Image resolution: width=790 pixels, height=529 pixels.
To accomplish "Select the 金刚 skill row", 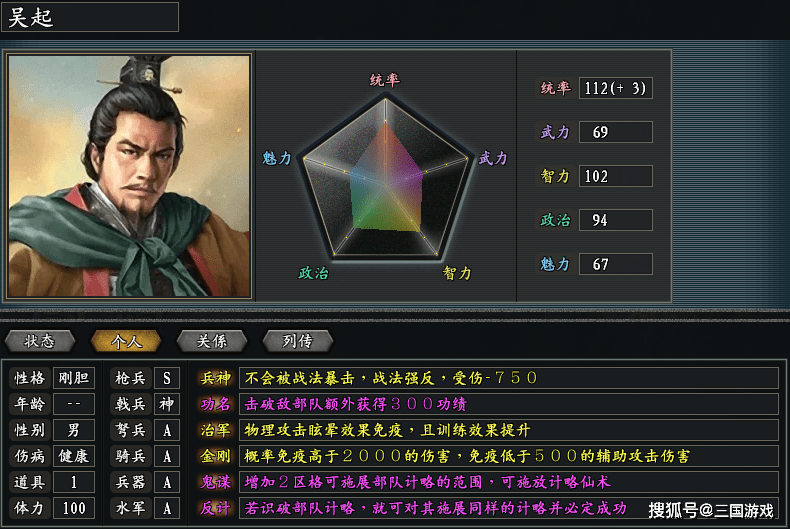I will [x=216, y=456].
